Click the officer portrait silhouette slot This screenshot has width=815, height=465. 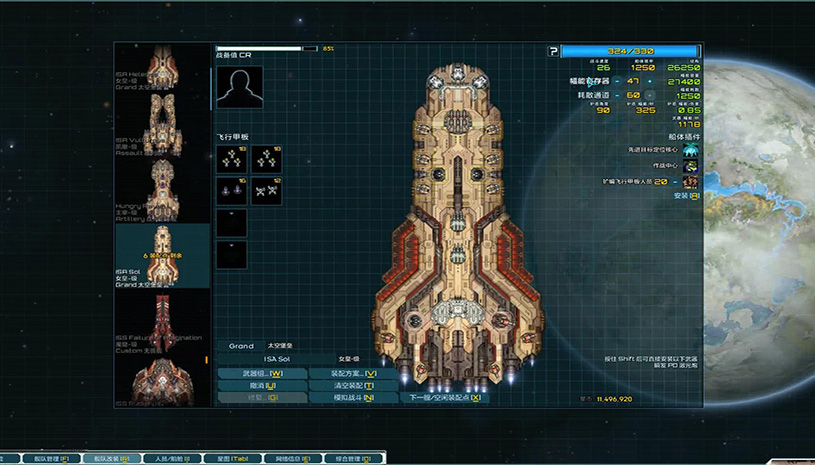click(x=240, y=89)
